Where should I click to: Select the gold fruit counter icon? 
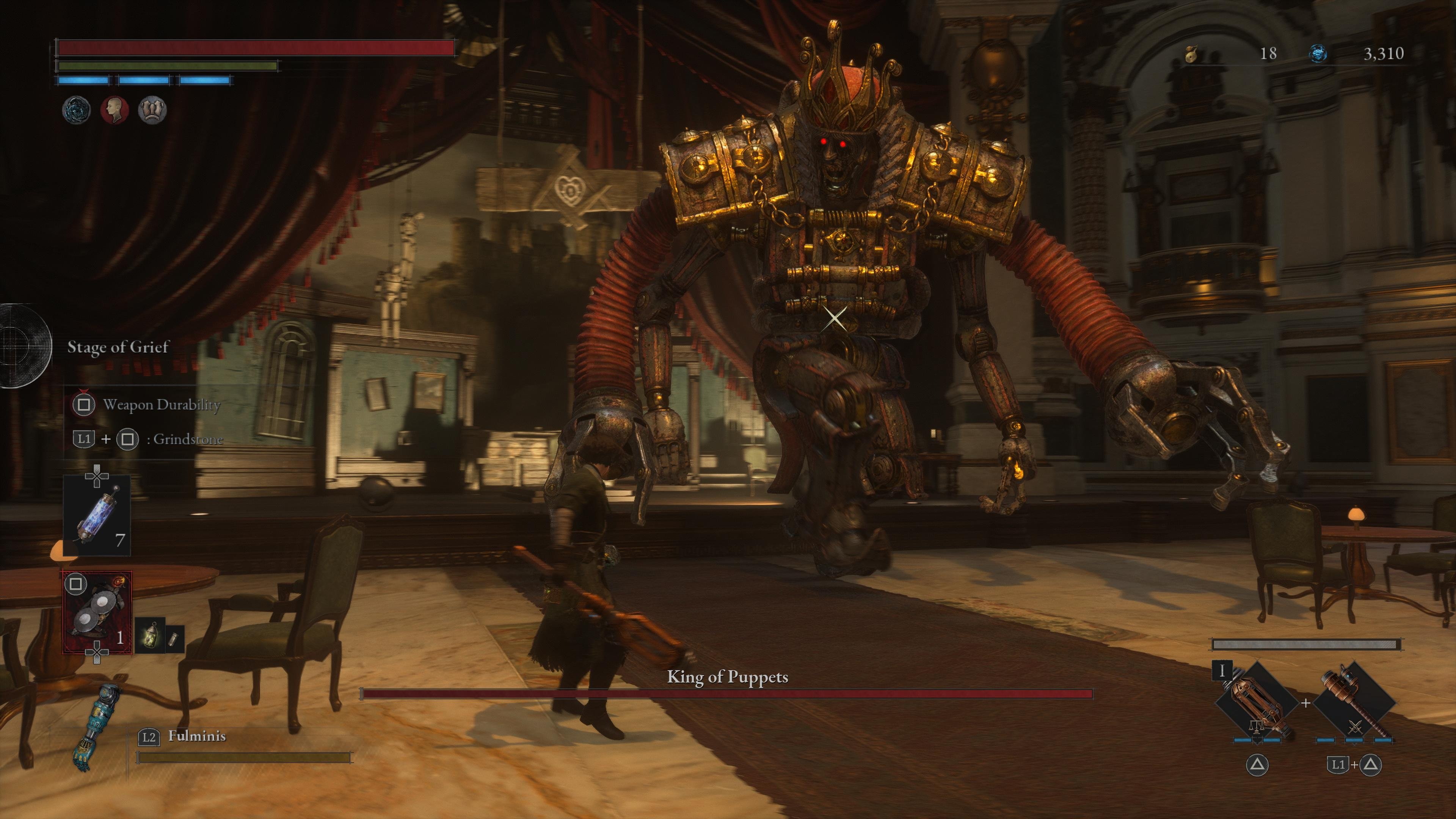click(1191, 54)
